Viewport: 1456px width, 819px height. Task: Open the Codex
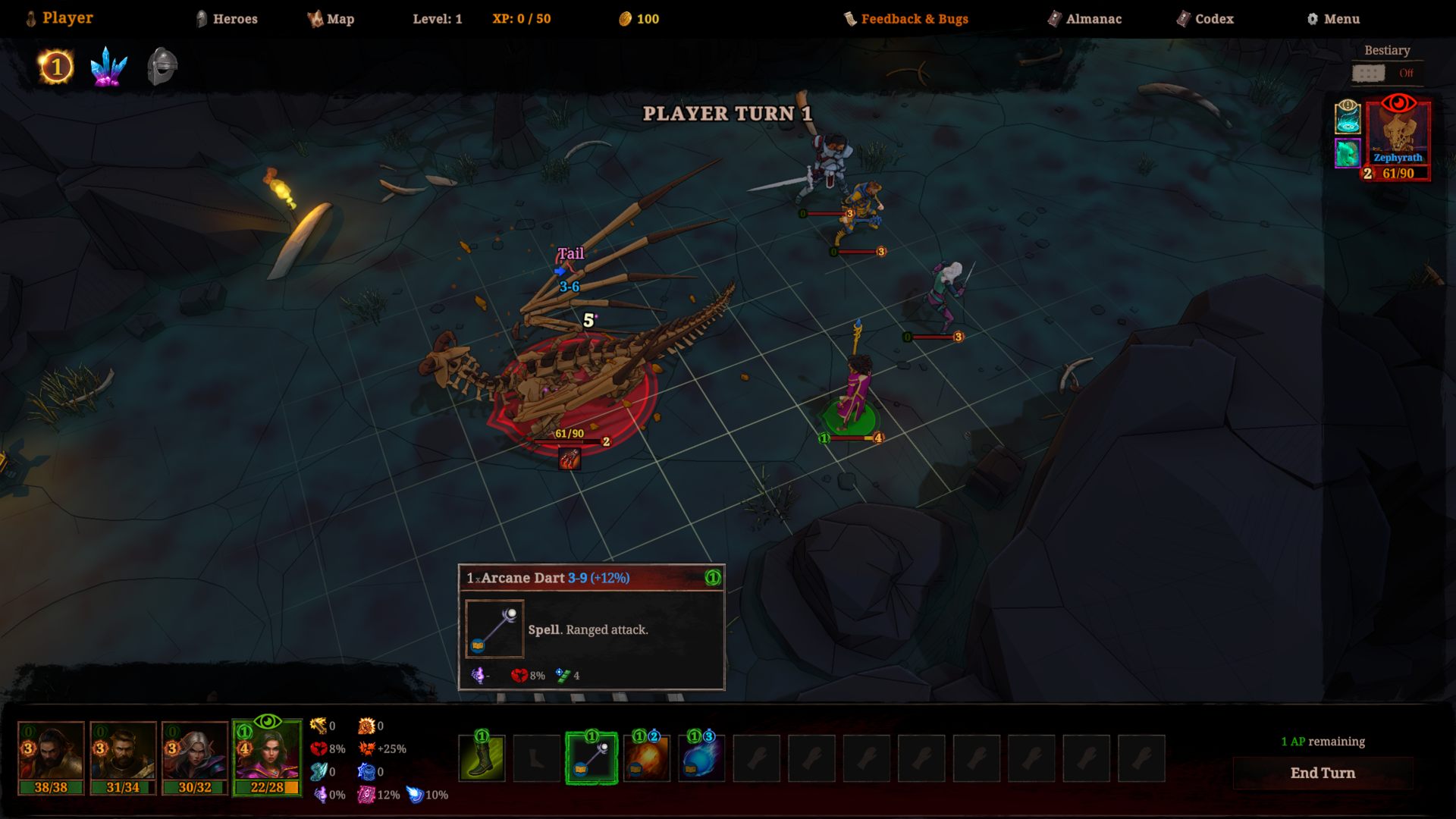pos(1205,19)
